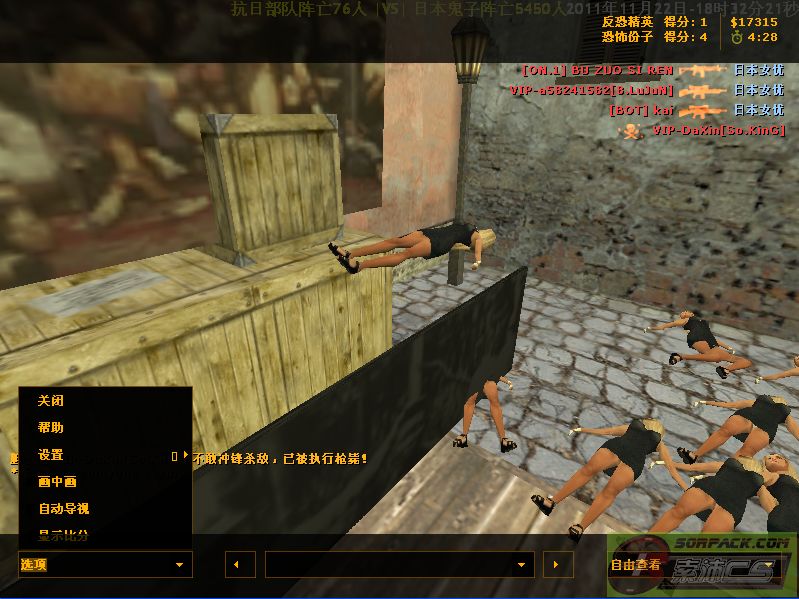Switch to previous player with left arrow
This screenshot has height=599, width=799.
(x=239, y=565)
